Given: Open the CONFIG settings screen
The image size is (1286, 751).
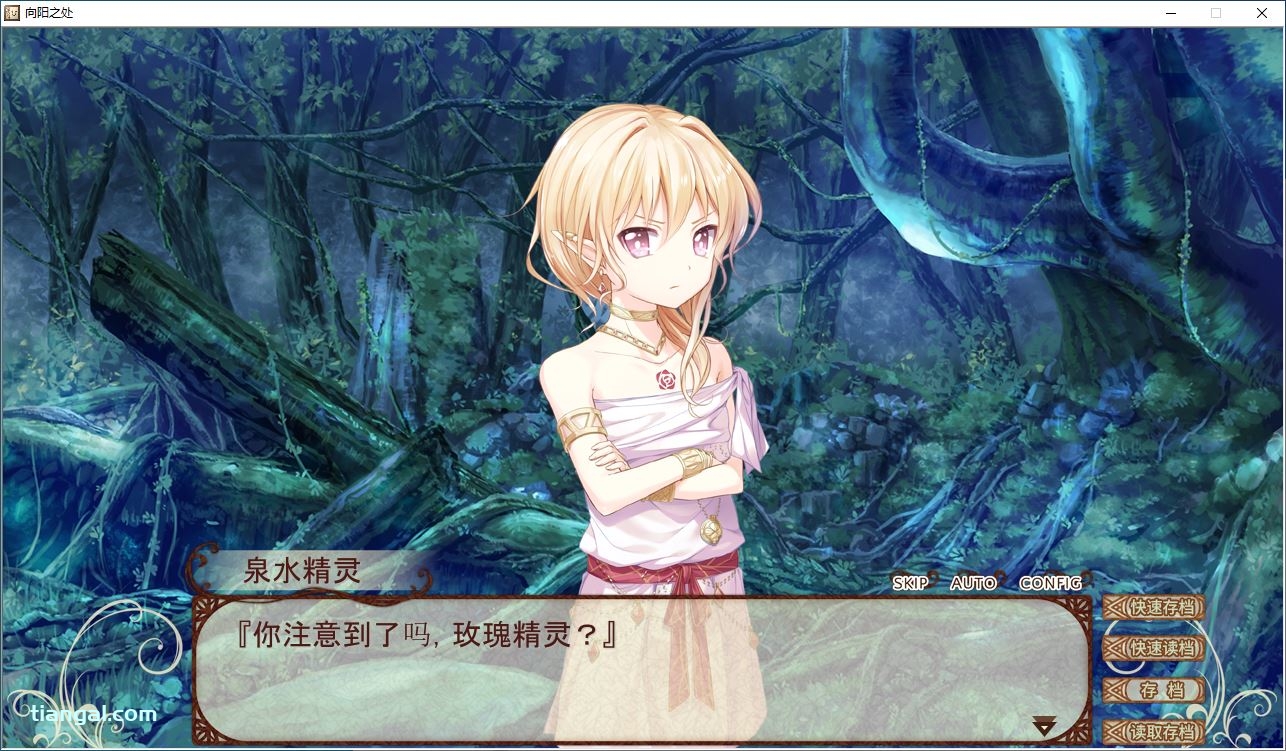Looking at the screenshot, I should click(x=1049, y=583).
